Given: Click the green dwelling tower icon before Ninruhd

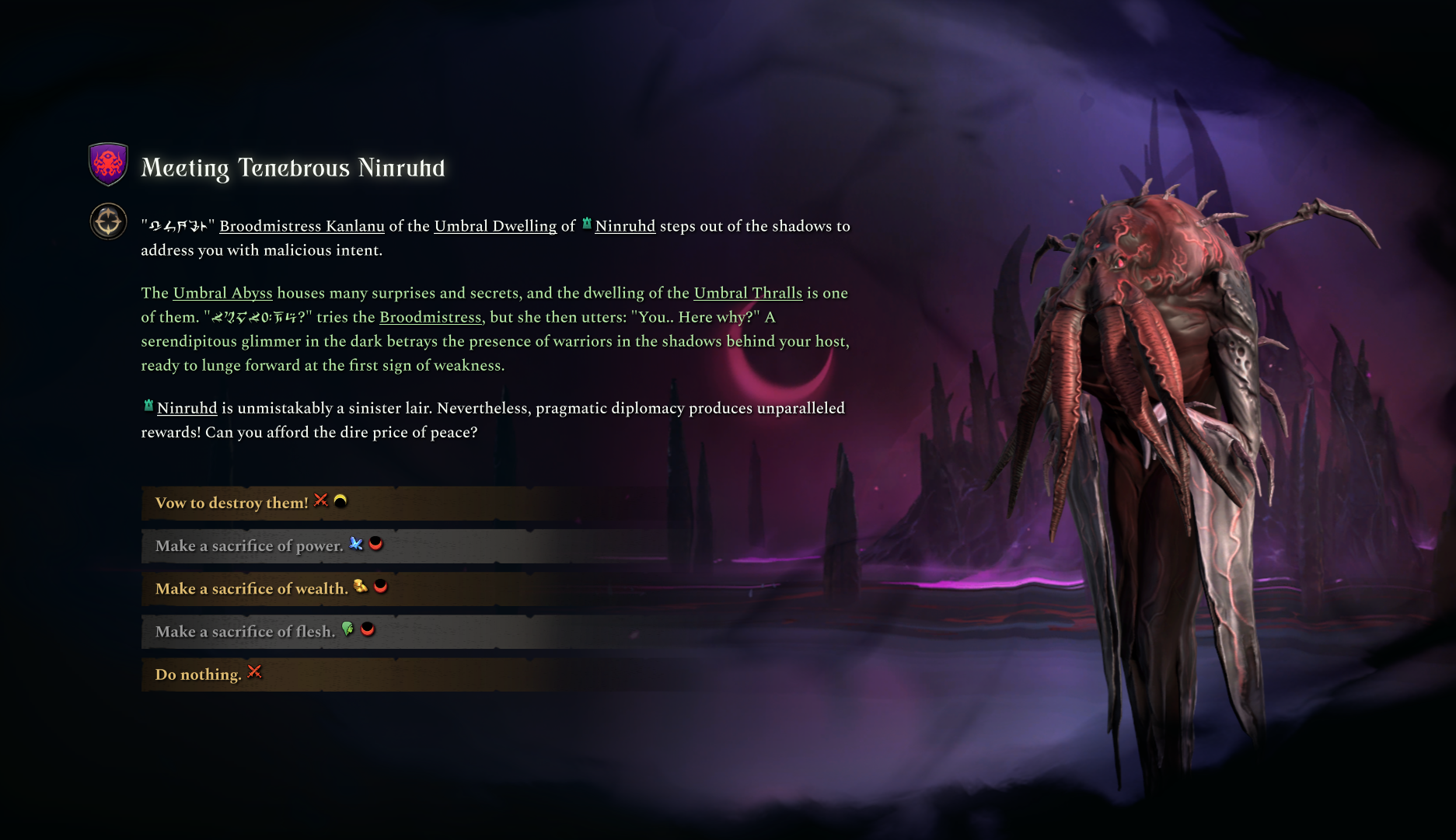Looking at the screenshot, I should pyautogui.click(x=585, y=225).
